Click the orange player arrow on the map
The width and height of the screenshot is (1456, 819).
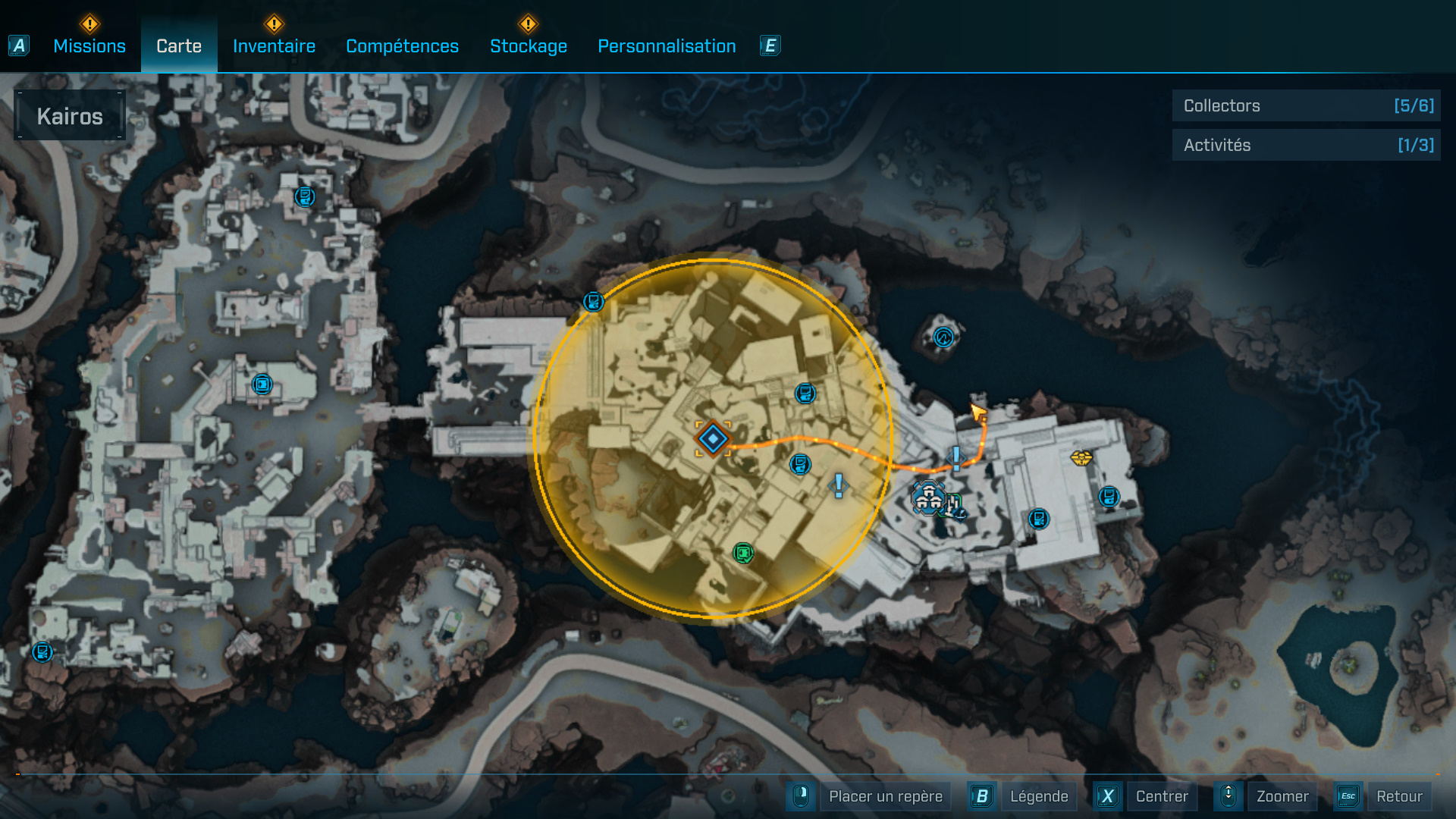pyautogui.click(x=978, y=413)
